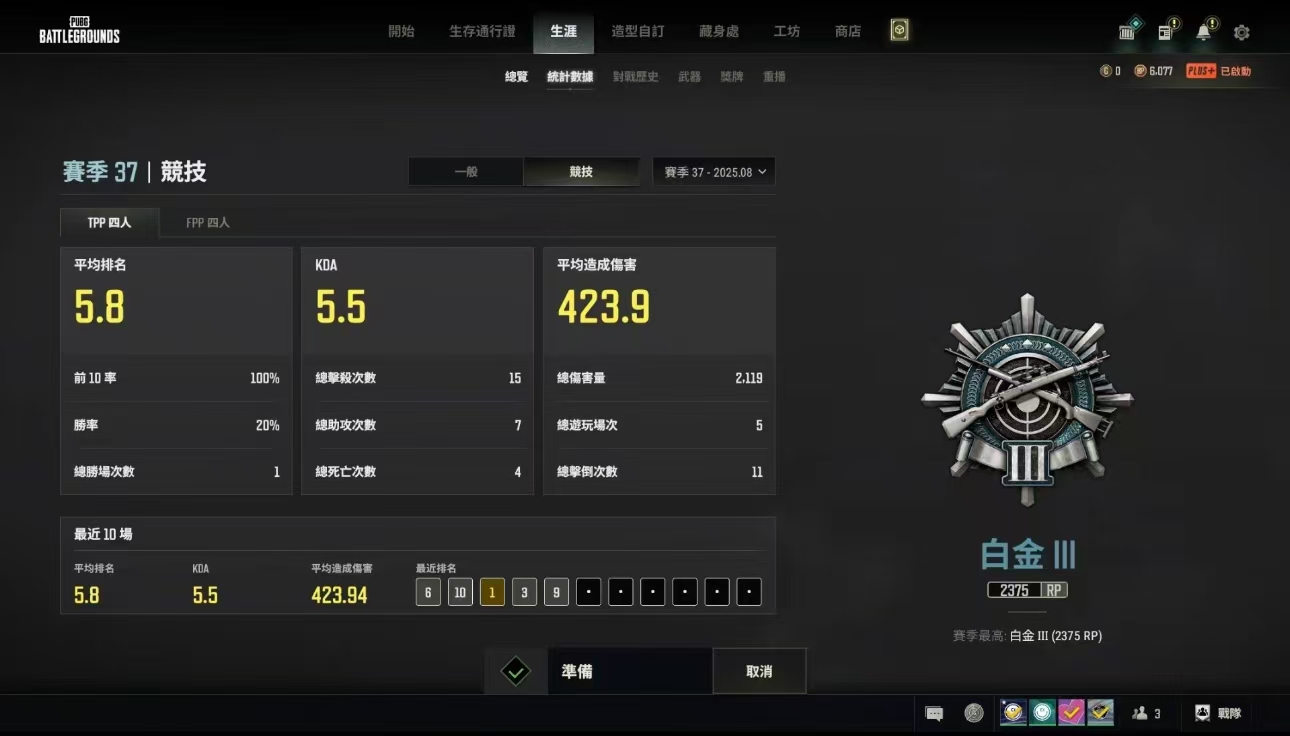Open the inventory icon in top bar

1127,32
